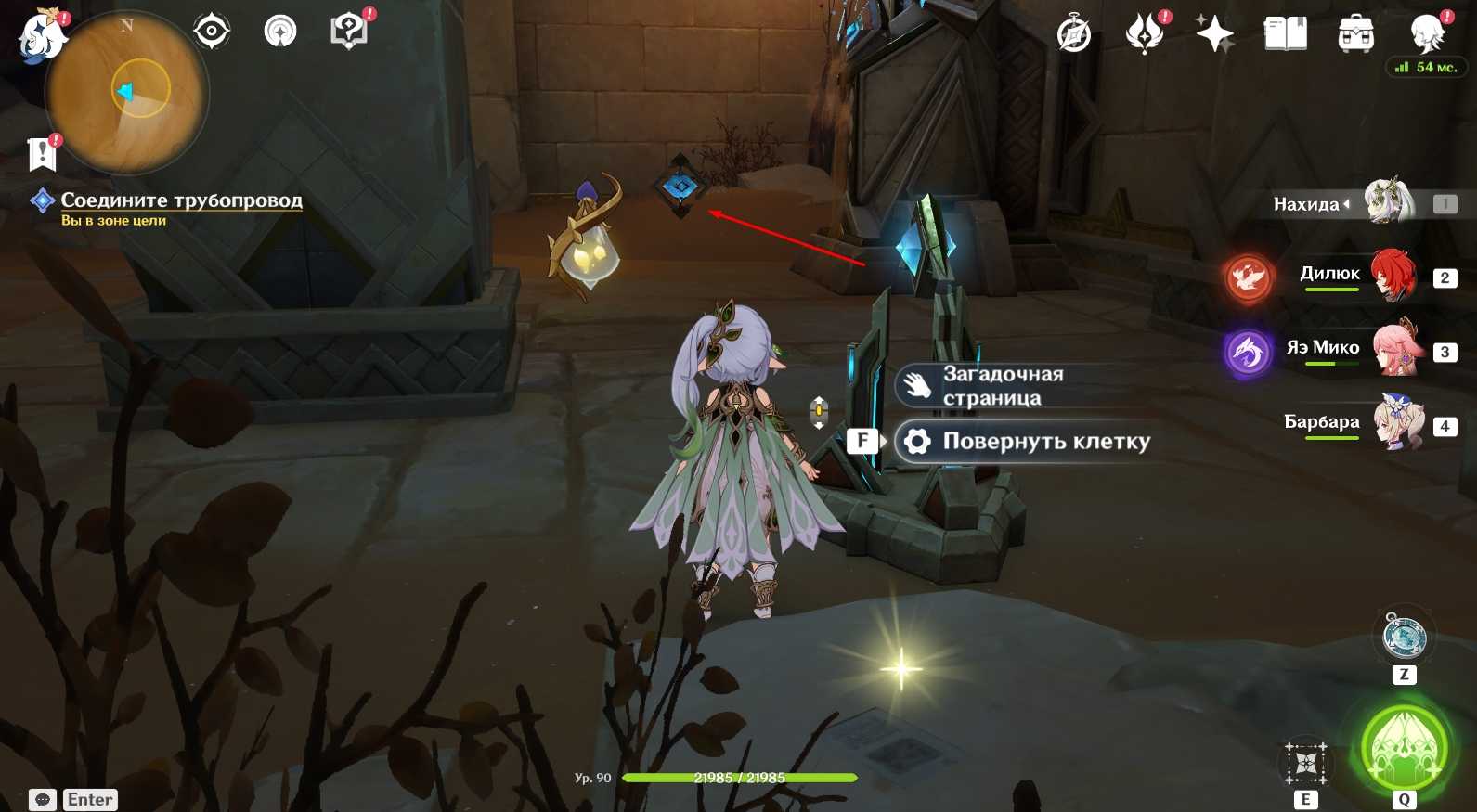
Task: Open the Inventory backpack
Action: click(x=1355, y=35)
